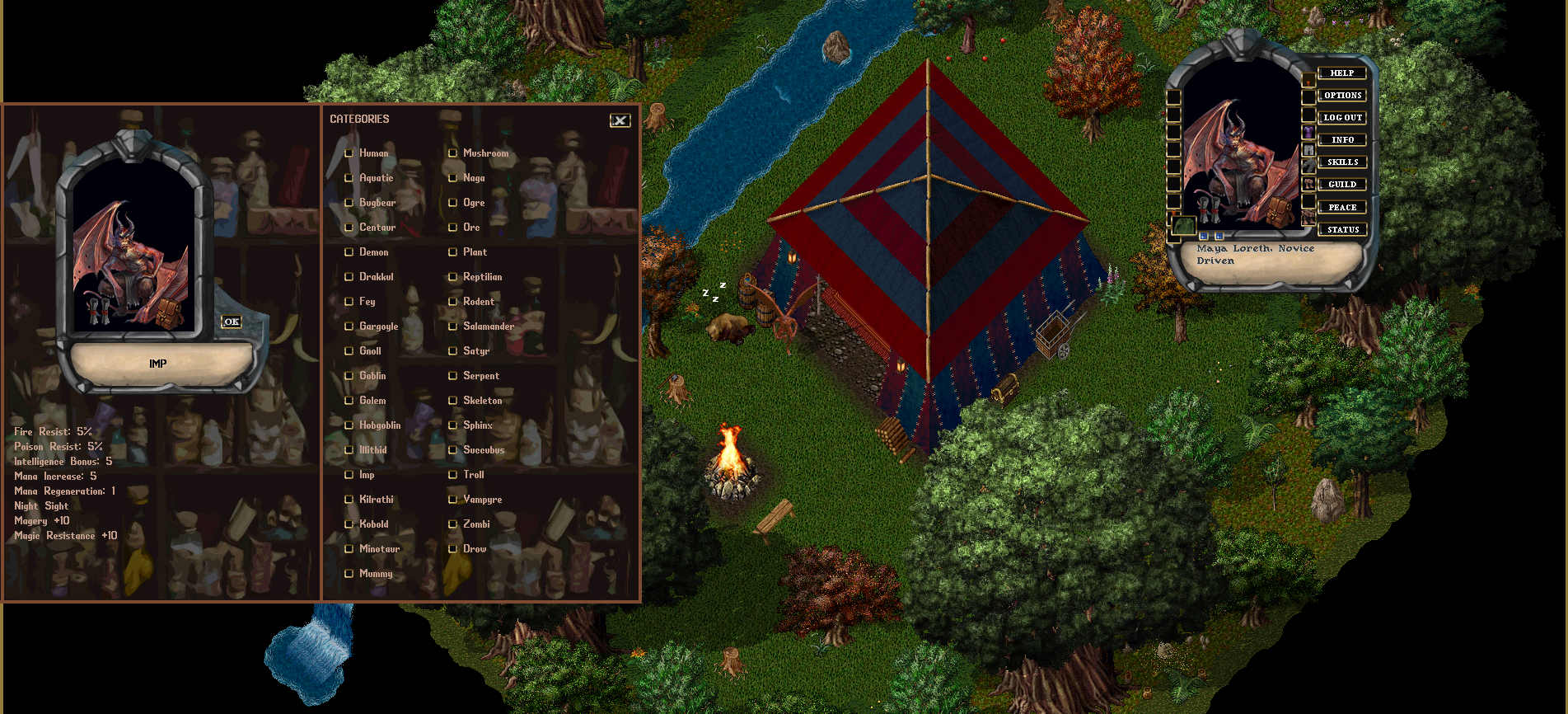Image resolution: width=1568 pixels, height=714 pixels.
Task: Check the Skeleton category
Action: click(x=452, y=401)
